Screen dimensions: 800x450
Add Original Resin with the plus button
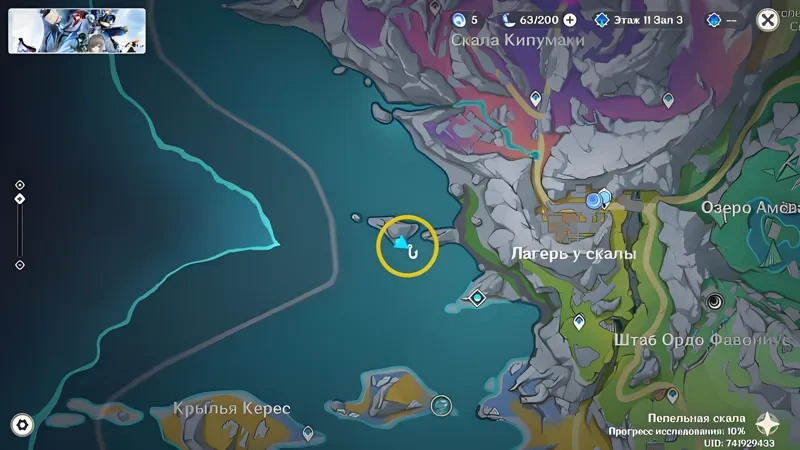coord(570,19)
